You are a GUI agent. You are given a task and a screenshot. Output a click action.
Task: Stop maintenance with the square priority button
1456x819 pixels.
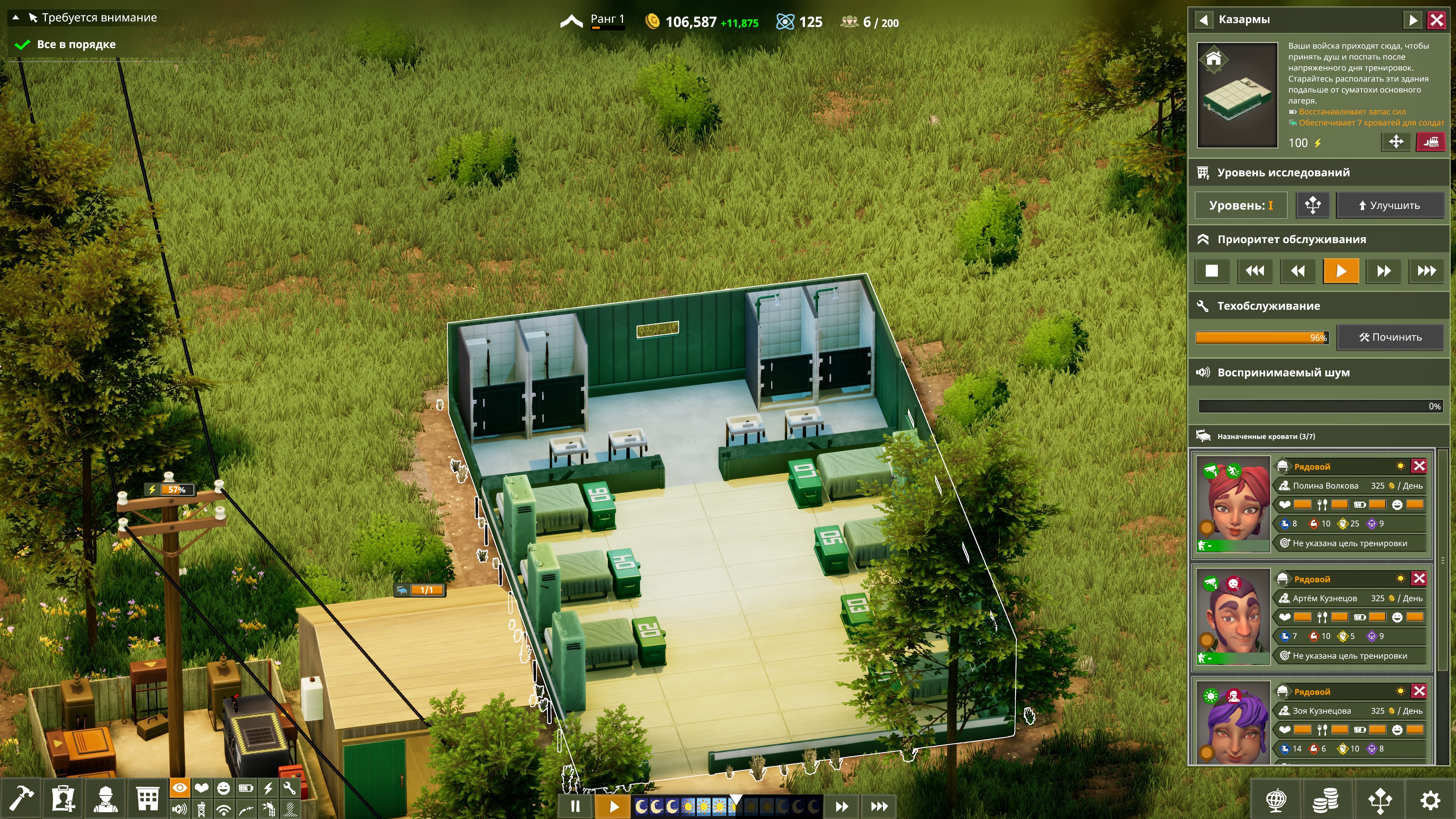coord(1211,271)
